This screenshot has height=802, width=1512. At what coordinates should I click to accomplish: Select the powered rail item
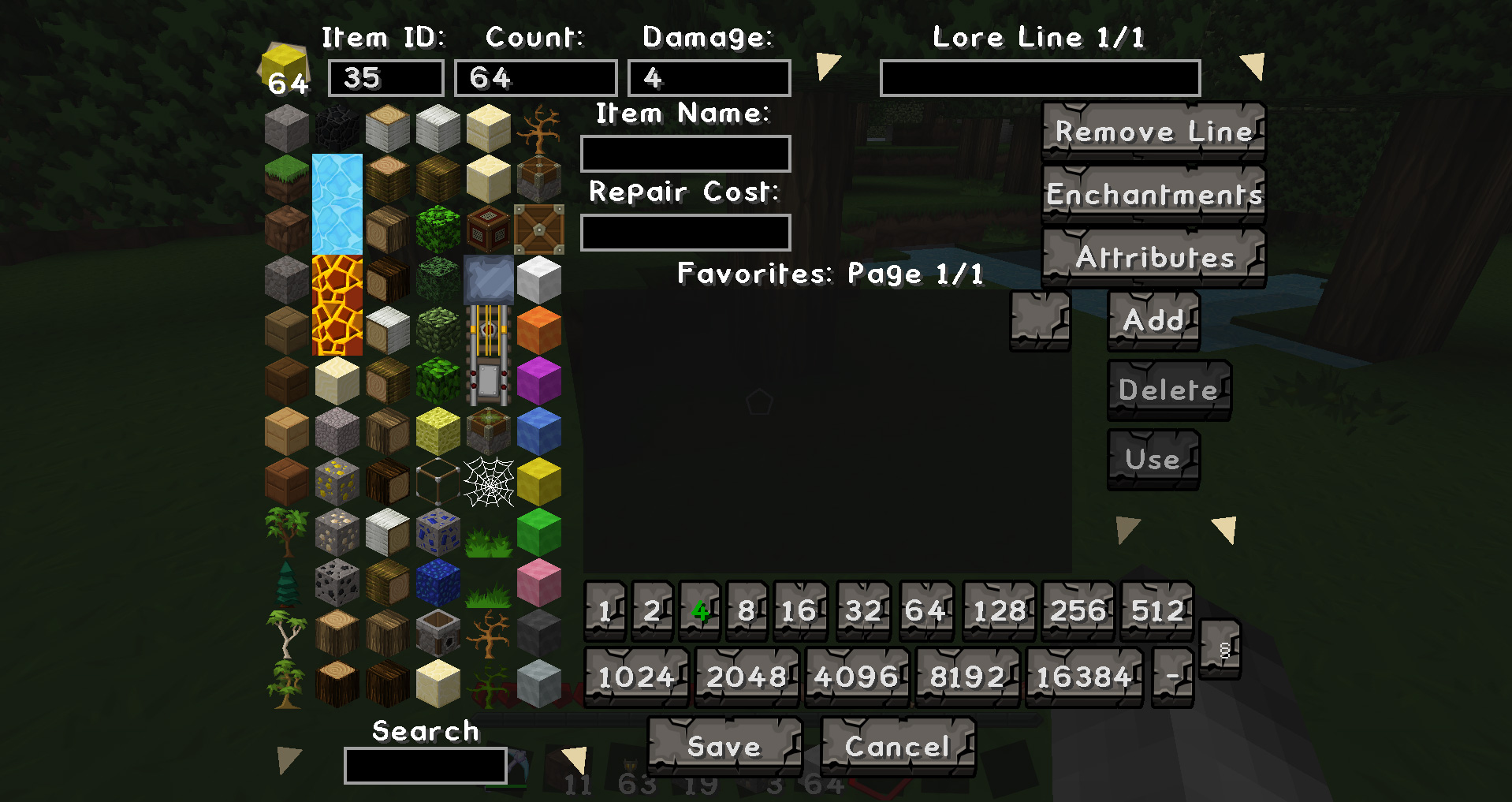pyautogui.click(x=489, y=327)
